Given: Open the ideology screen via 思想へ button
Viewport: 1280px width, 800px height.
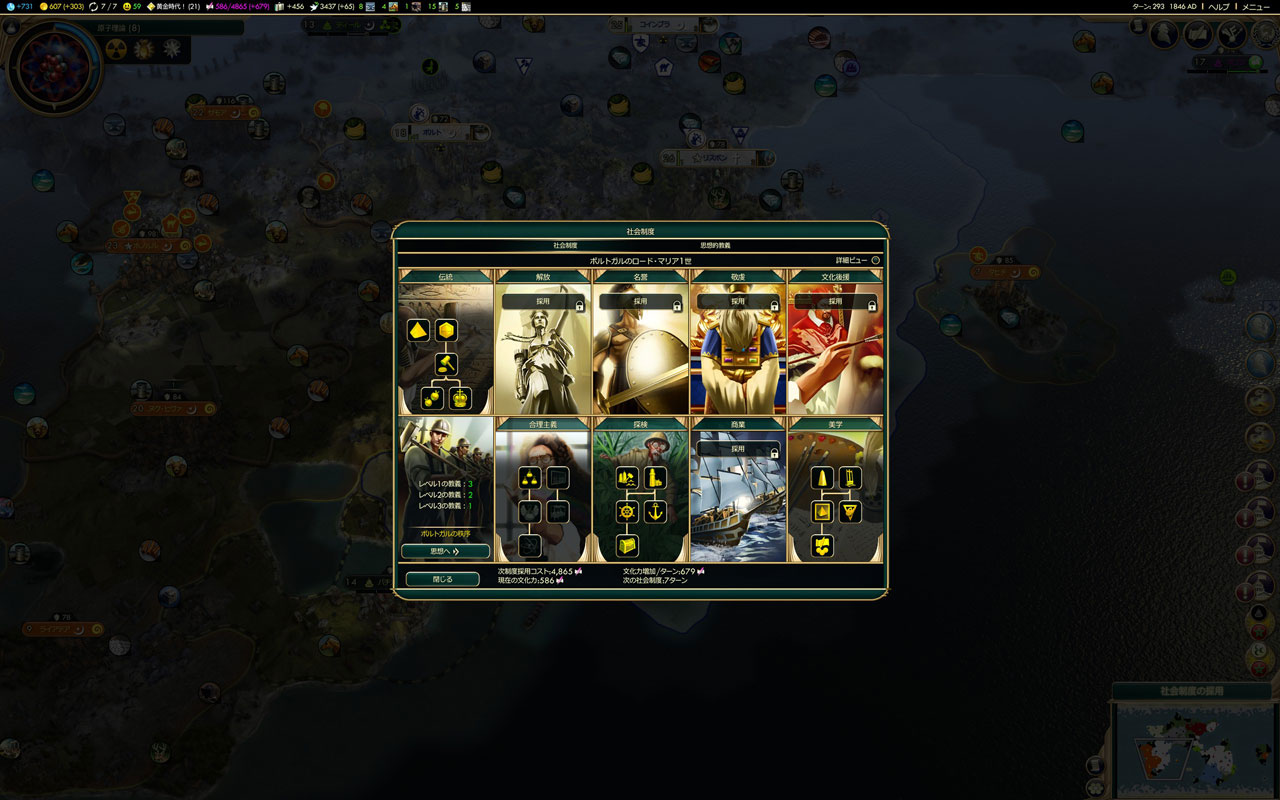Looking at the screenshot, I should (445, 551).
